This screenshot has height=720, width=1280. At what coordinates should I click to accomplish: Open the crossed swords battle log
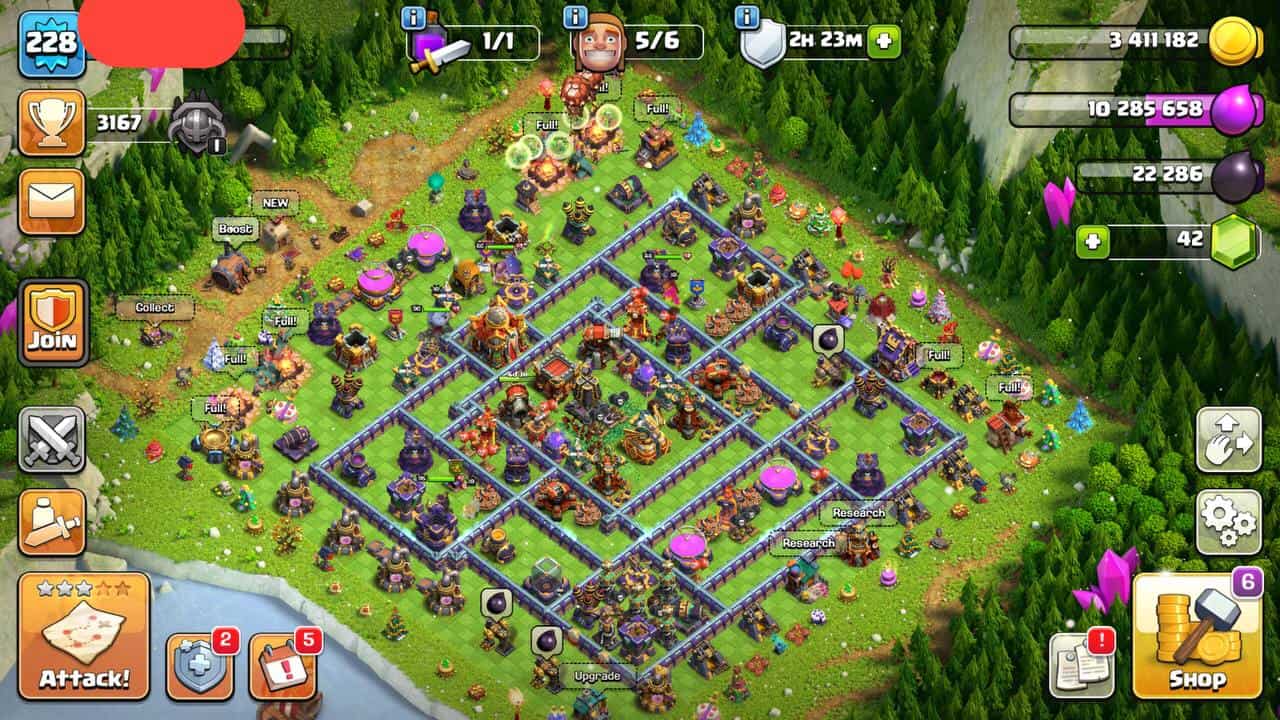[51, 439]
